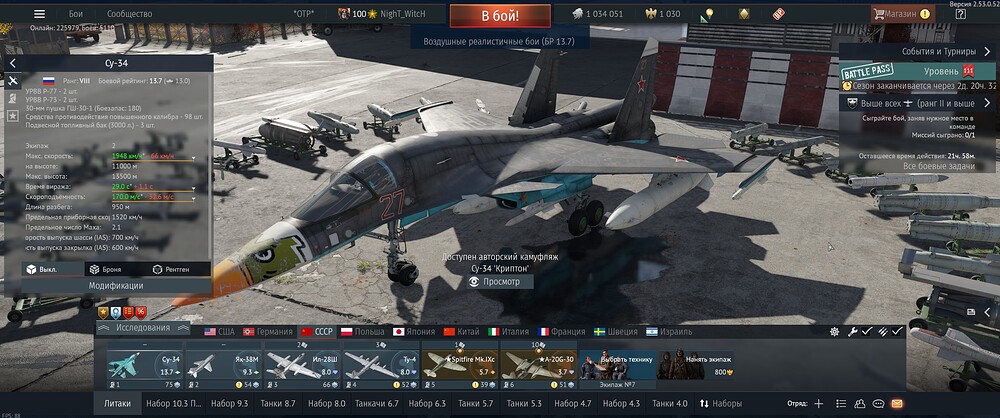Switch to the «Танки 8.7» preset
Image resolution: width=1000 pixels, height=418 pixels.
(278, 403)
